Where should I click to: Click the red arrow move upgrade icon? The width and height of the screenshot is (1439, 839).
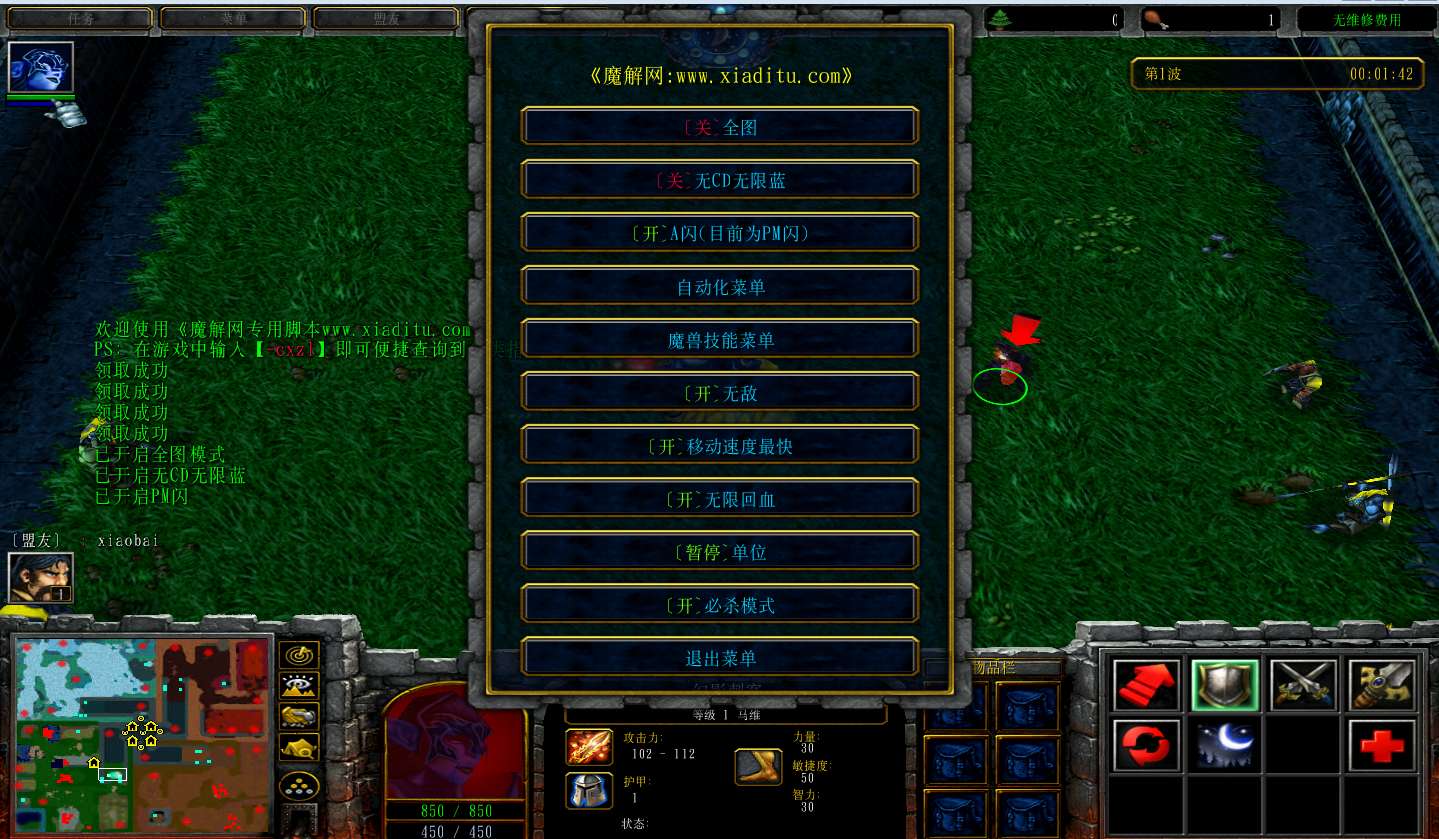[x=1145, y=685]
